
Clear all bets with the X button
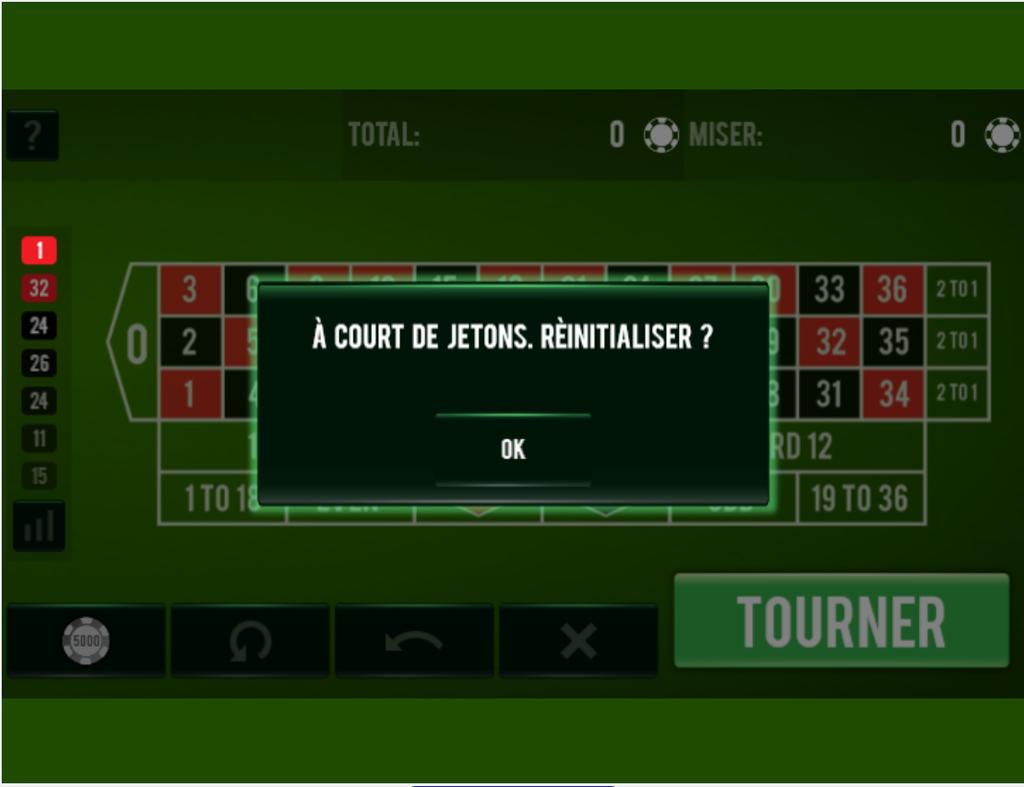coord(578,641)
